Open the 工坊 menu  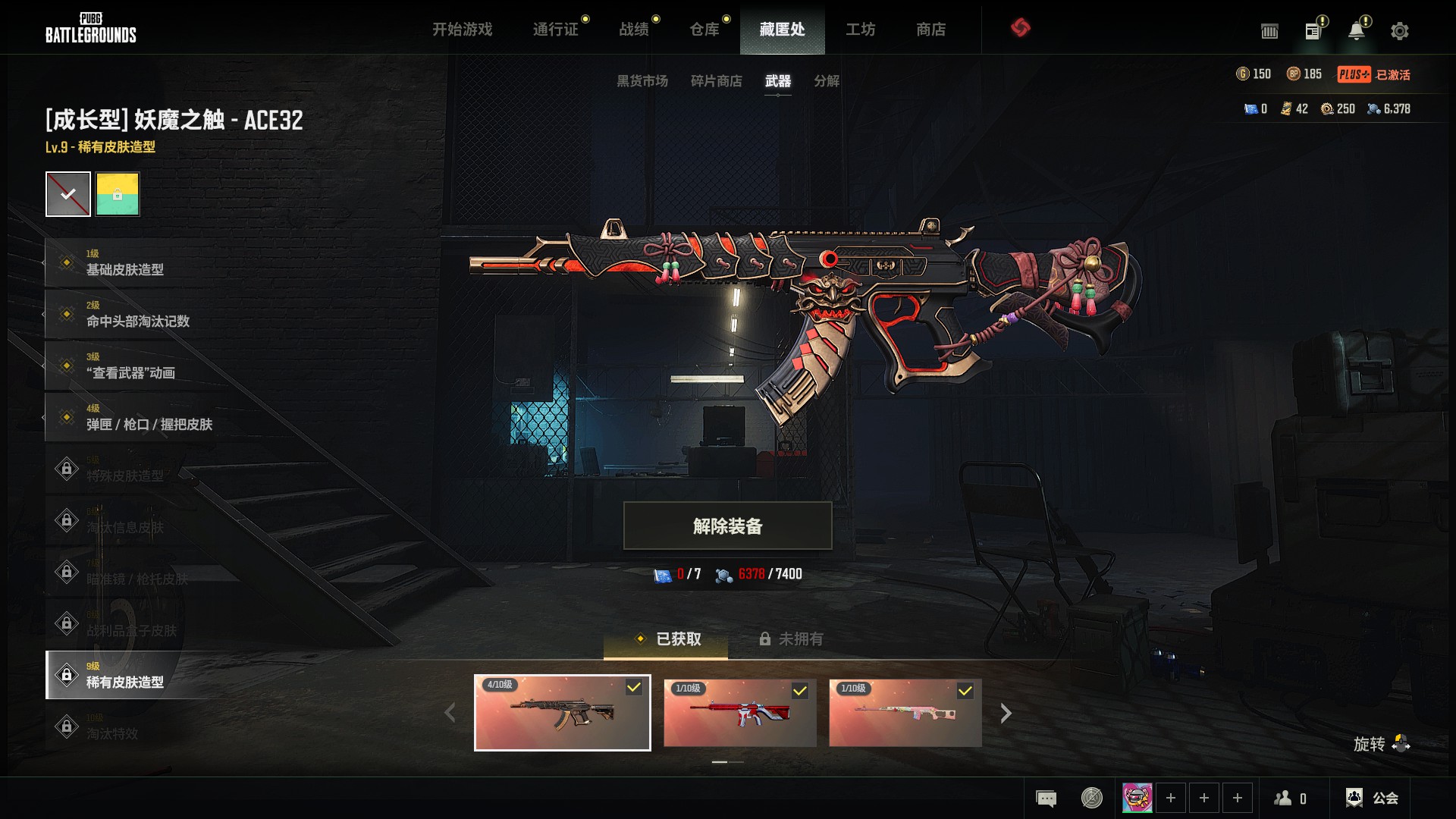coord(860,30)
